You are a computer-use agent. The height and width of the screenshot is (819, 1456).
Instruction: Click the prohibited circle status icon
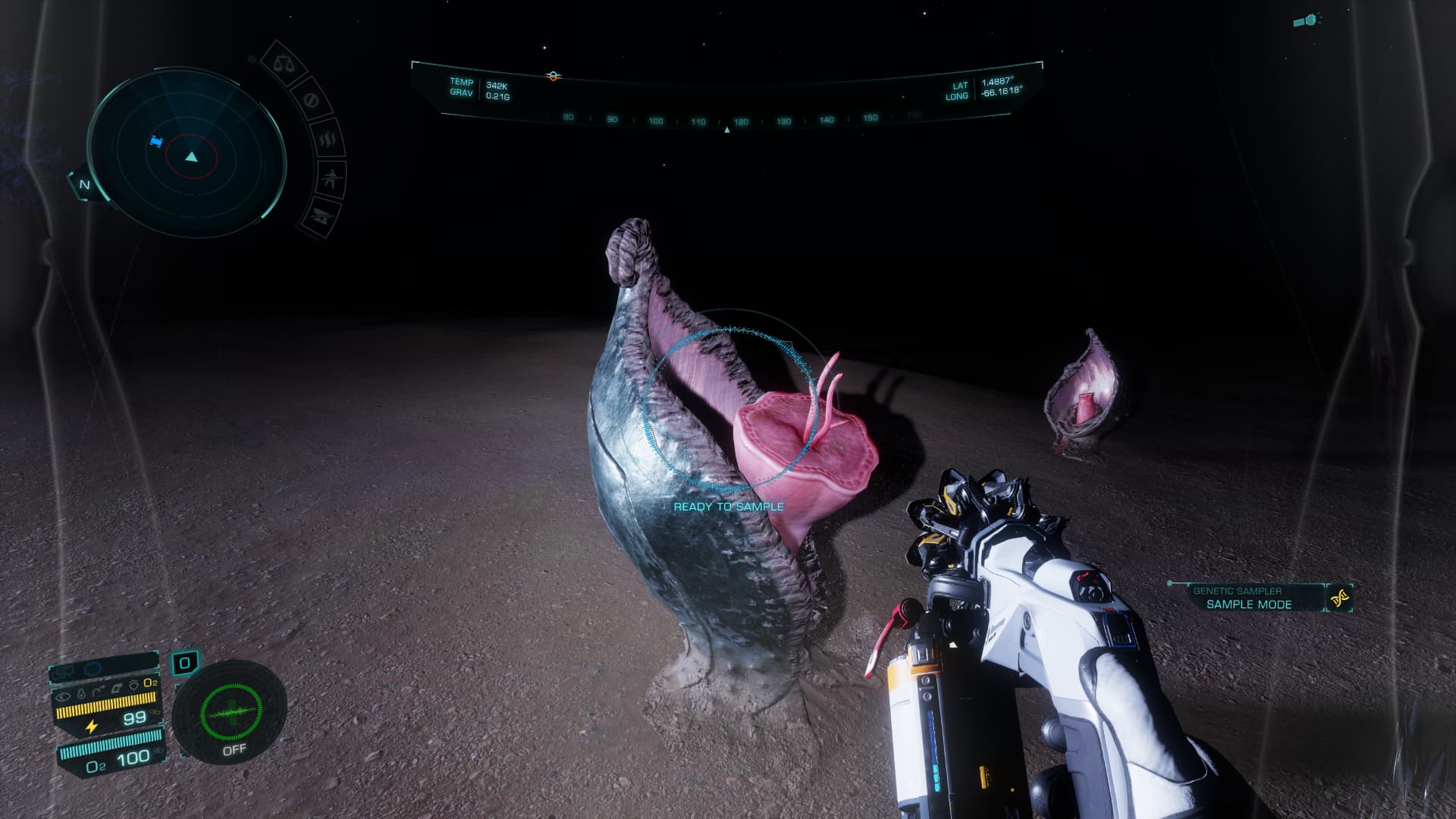click(310, 100)
